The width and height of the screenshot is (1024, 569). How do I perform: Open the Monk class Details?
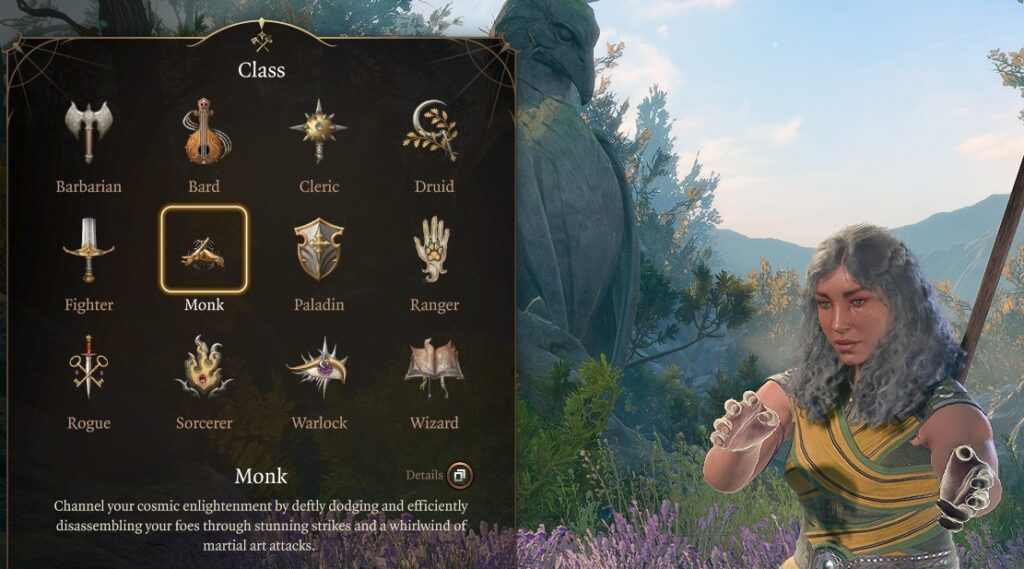[459, 475]
